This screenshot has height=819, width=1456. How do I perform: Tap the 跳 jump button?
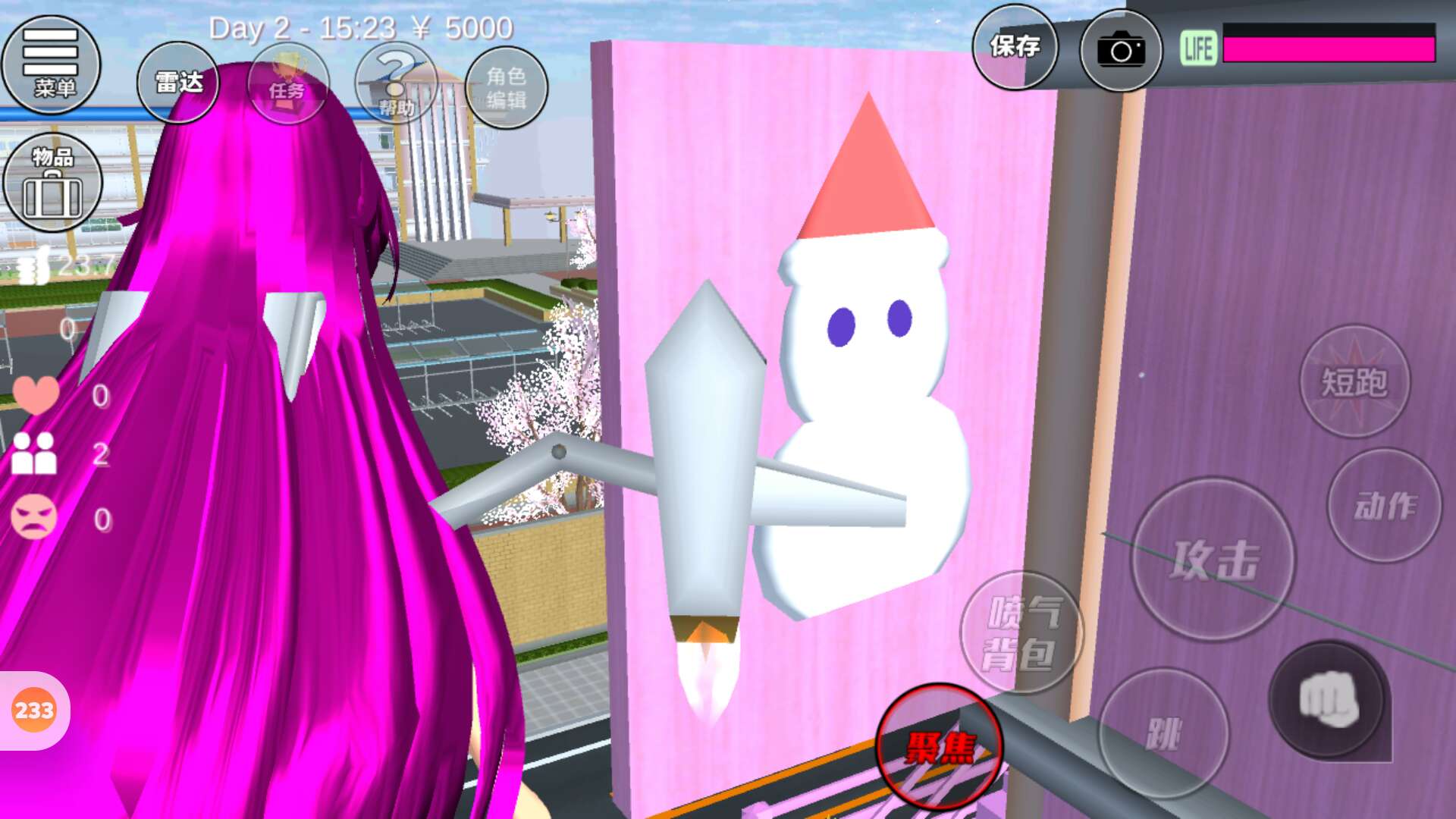pyautogui.click(x=1163, y=733)
